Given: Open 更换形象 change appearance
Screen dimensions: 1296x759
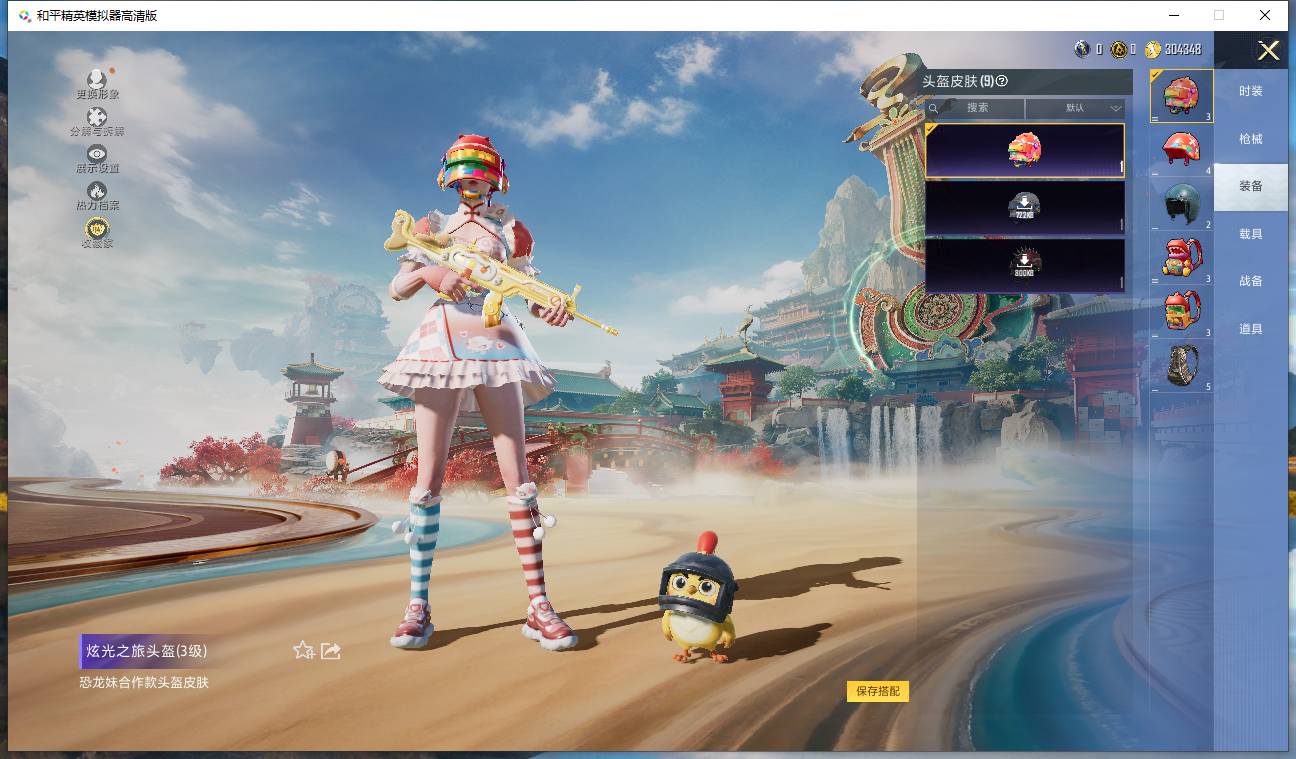Looking at the screenshot, I should click(x=97, y=83).
